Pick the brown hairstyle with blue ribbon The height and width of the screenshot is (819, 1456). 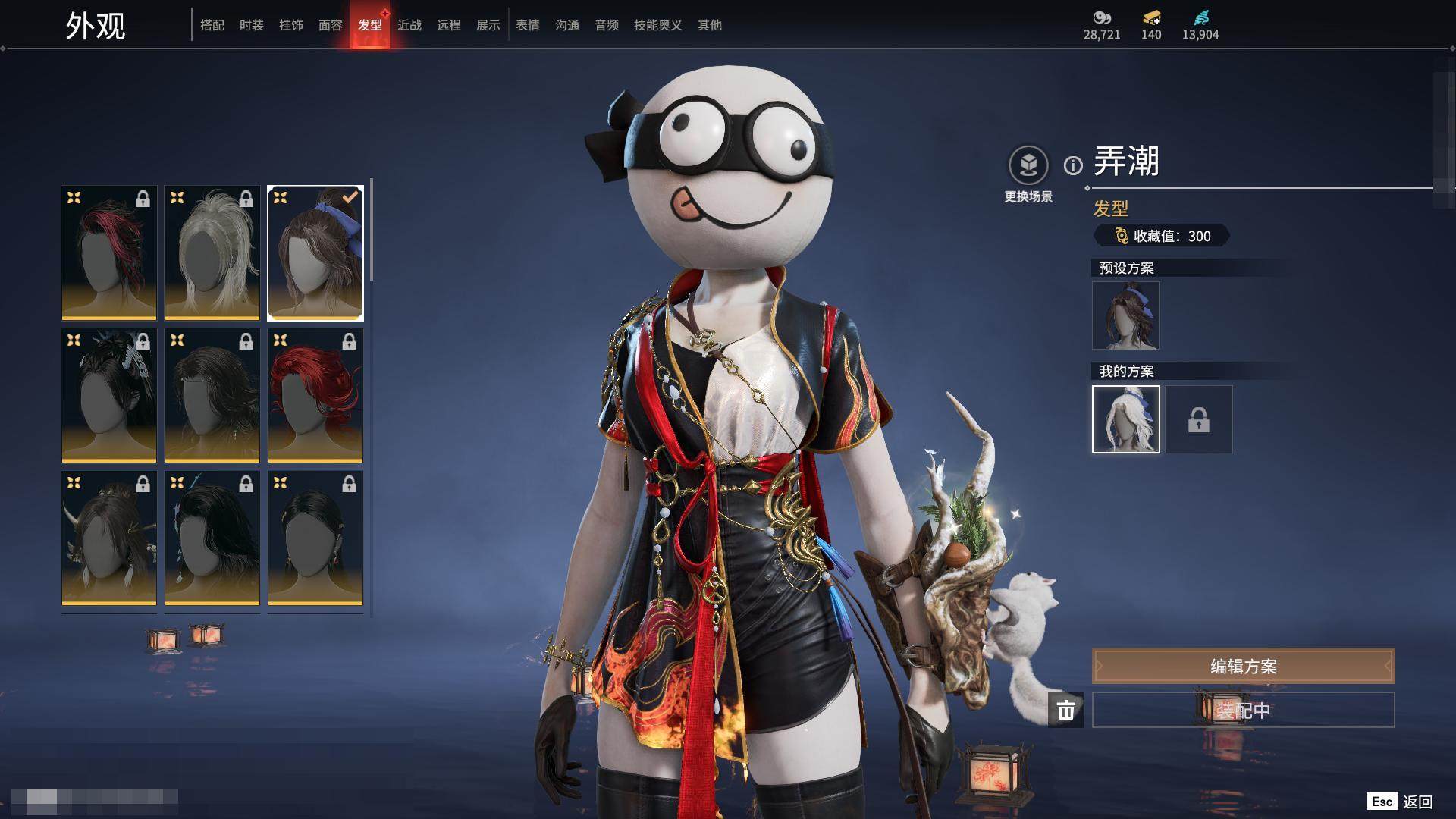pos(315,253)
